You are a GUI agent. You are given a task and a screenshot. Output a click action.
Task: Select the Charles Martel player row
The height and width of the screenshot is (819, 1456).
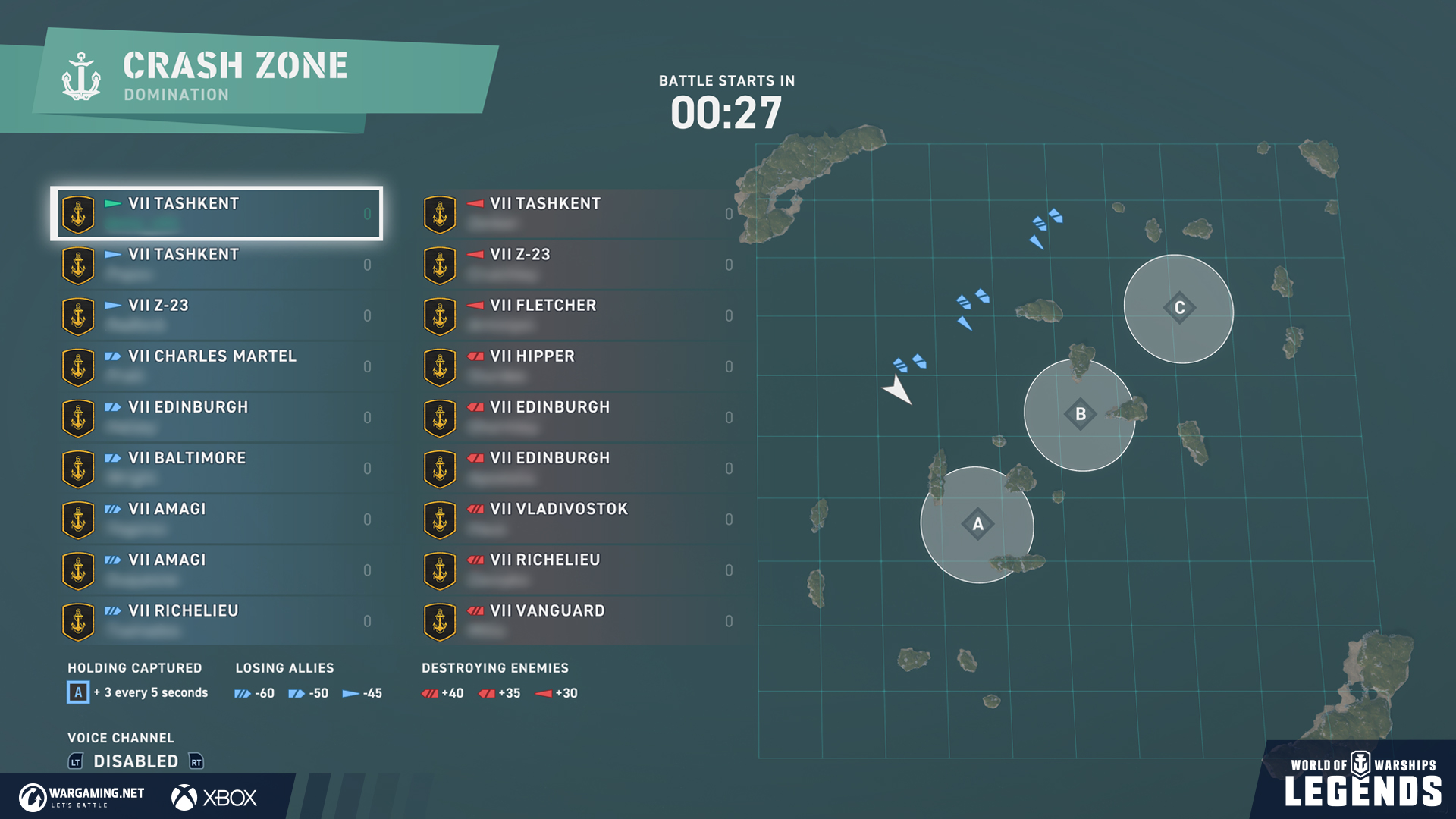[x=217, y=366]
